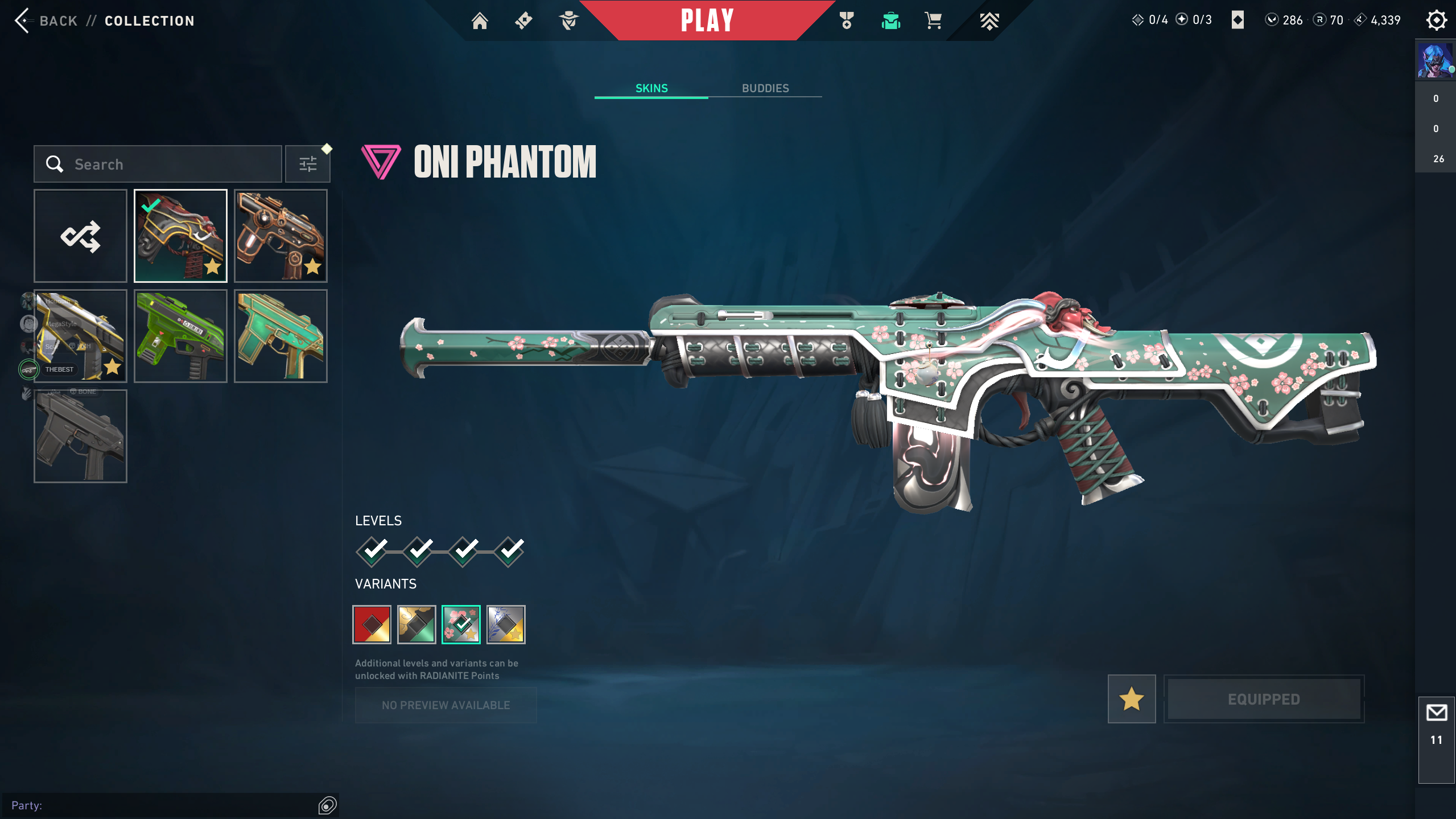Image resolution: width=1456 pixels, height=819 pixels.
Task: Select the equipped Oni Phantom thumbnail
Action: click(x=180, y=236)
